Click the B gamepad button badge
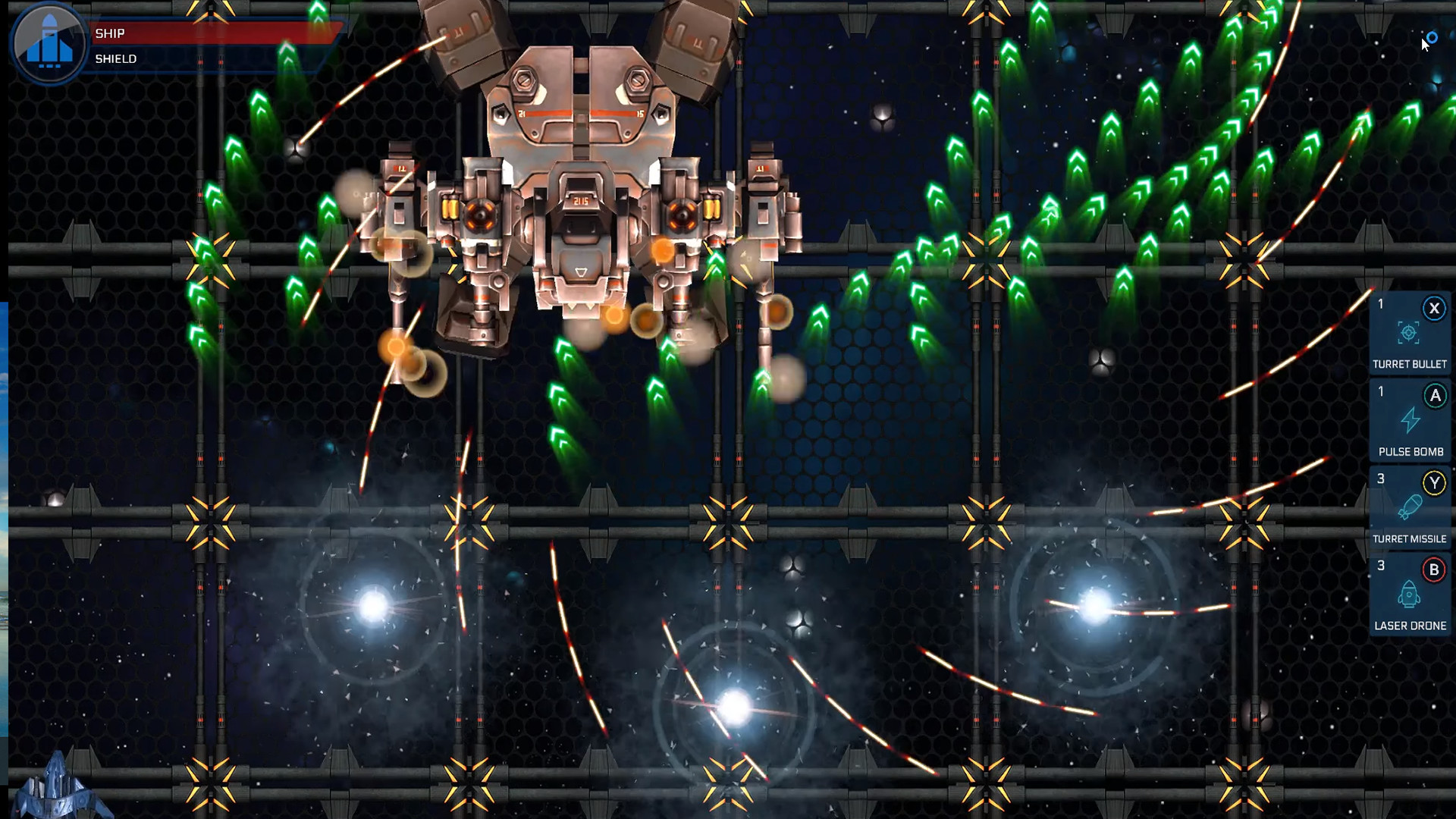Screen dimensions: 1456x819 1434,569
